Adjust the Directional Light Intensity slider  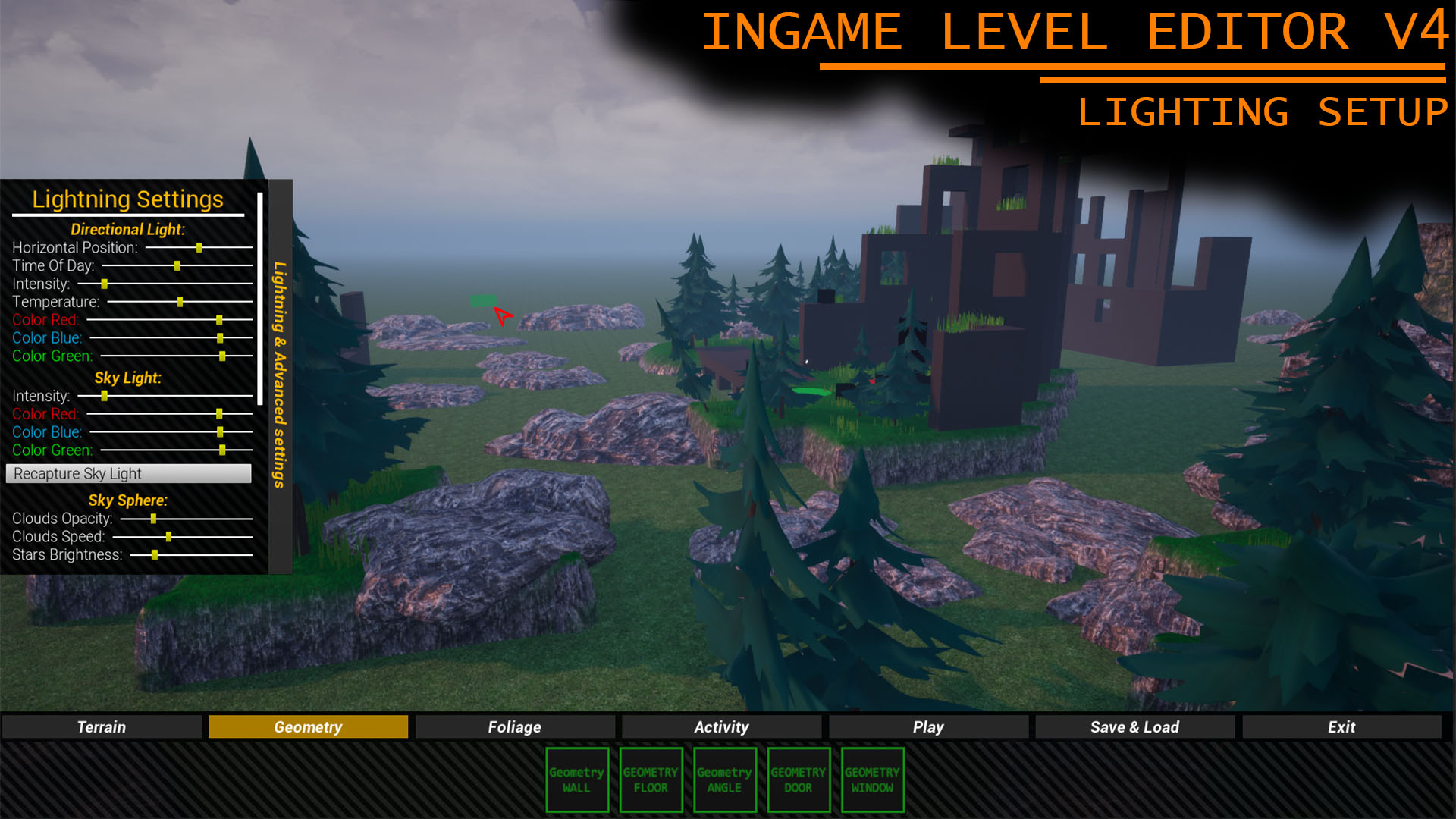pos(104,284)
